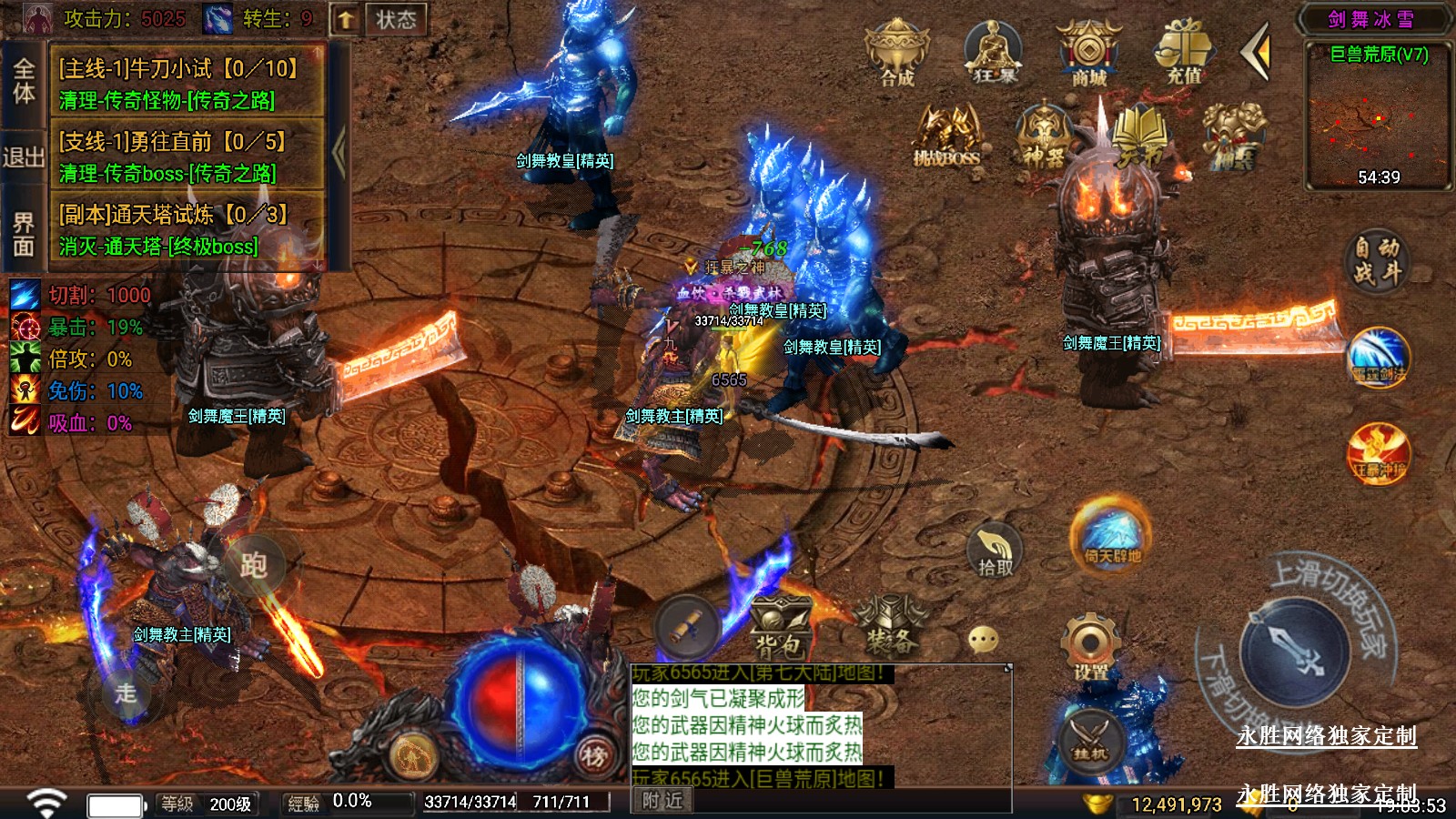Activate the 雷霆剑法 skill
Image resolution: width=1456 pixels, height=819 pixels.
point(1378,358)
